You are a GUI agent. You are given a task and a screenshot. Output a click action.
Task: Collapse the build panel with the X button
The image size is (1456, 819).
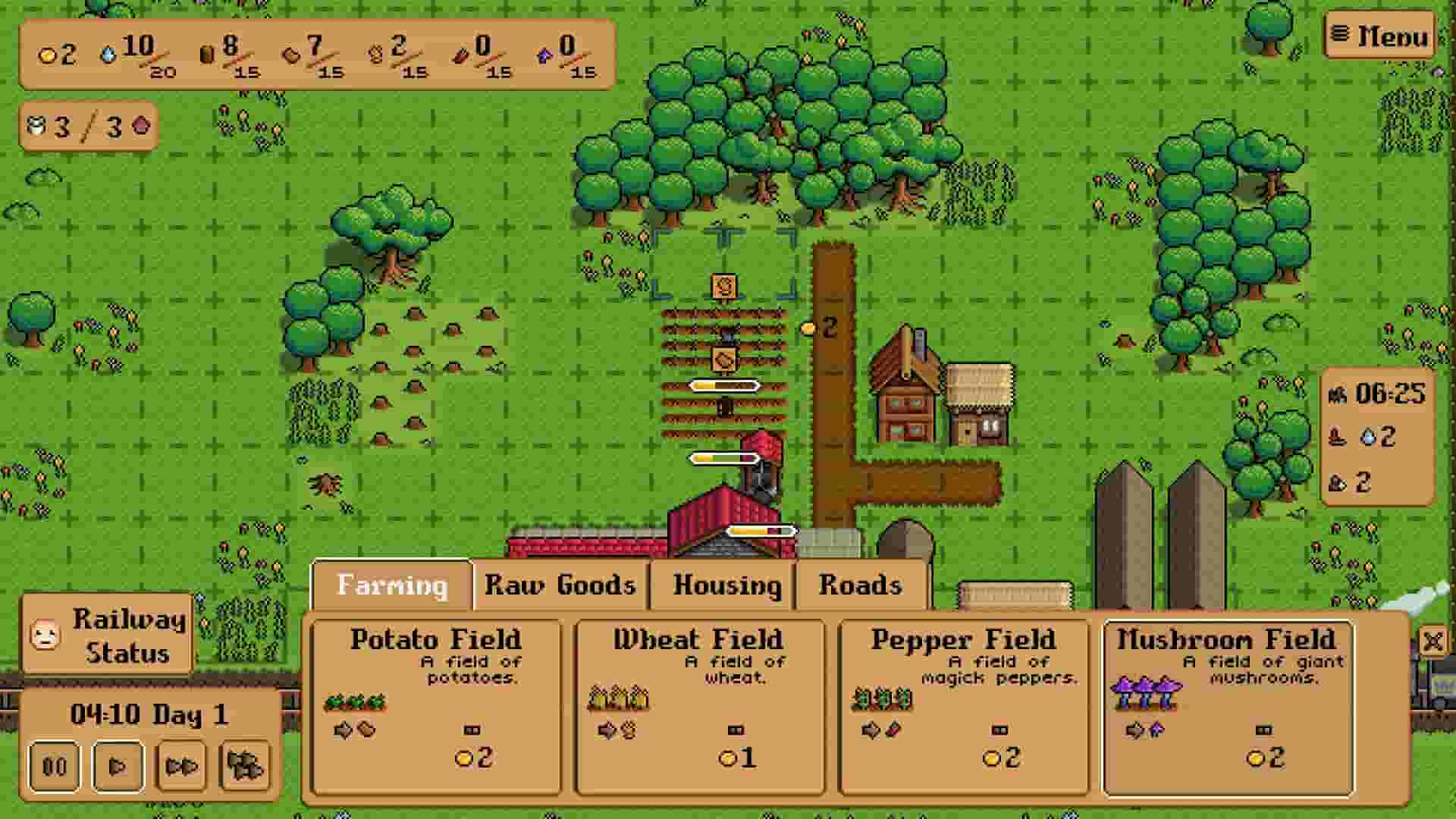pyautogui.click(x=1432, y=641)
